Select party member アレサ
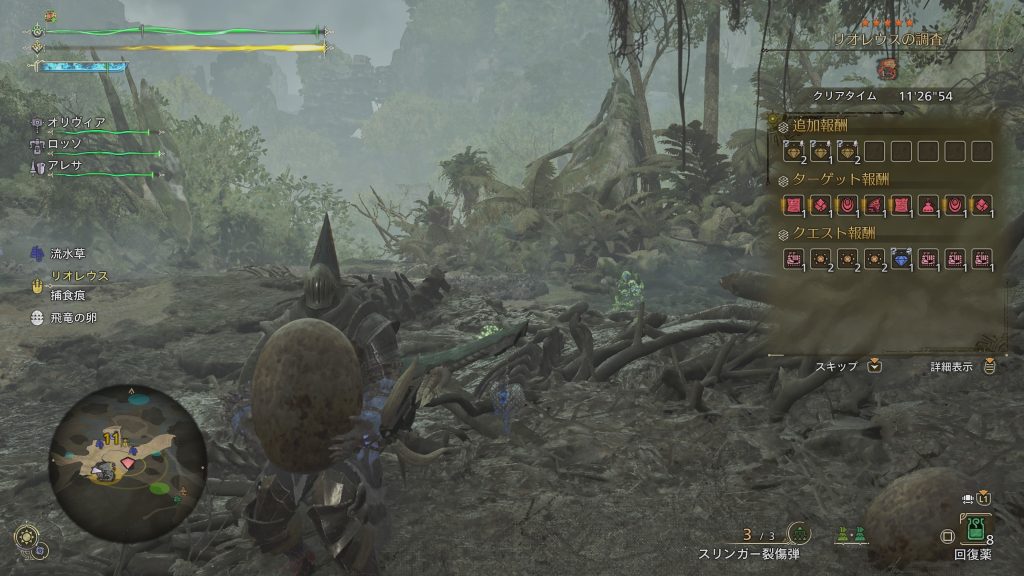 (67, 165)
